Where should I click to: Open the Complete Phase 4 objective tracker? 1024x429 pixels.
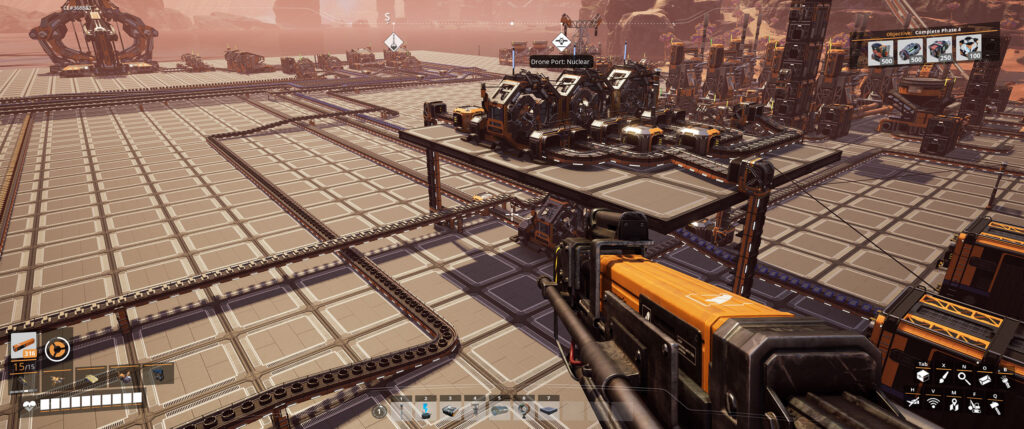pos(923,48)
